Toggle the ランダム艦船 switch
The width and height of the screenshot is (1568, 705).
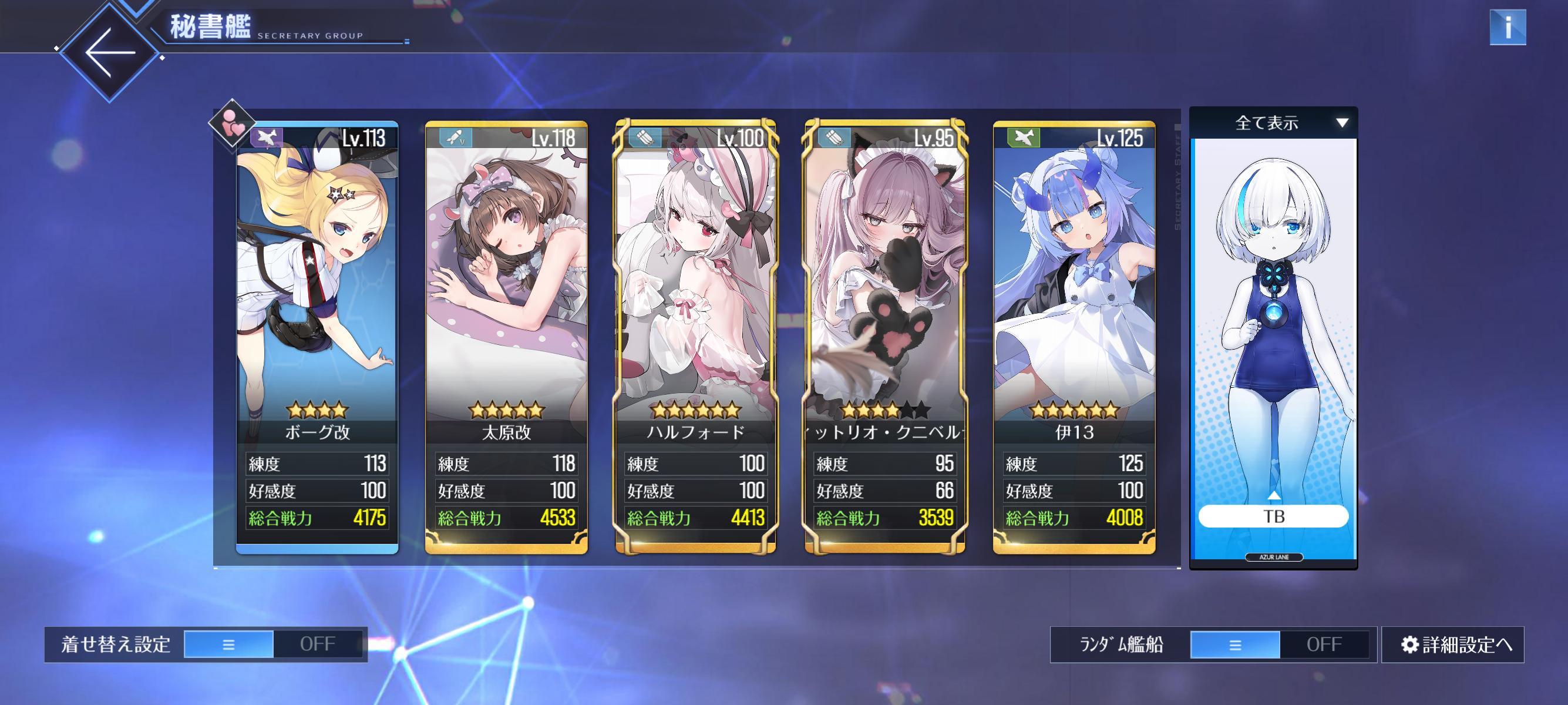pyautogui.click(x=1280, y=644)
